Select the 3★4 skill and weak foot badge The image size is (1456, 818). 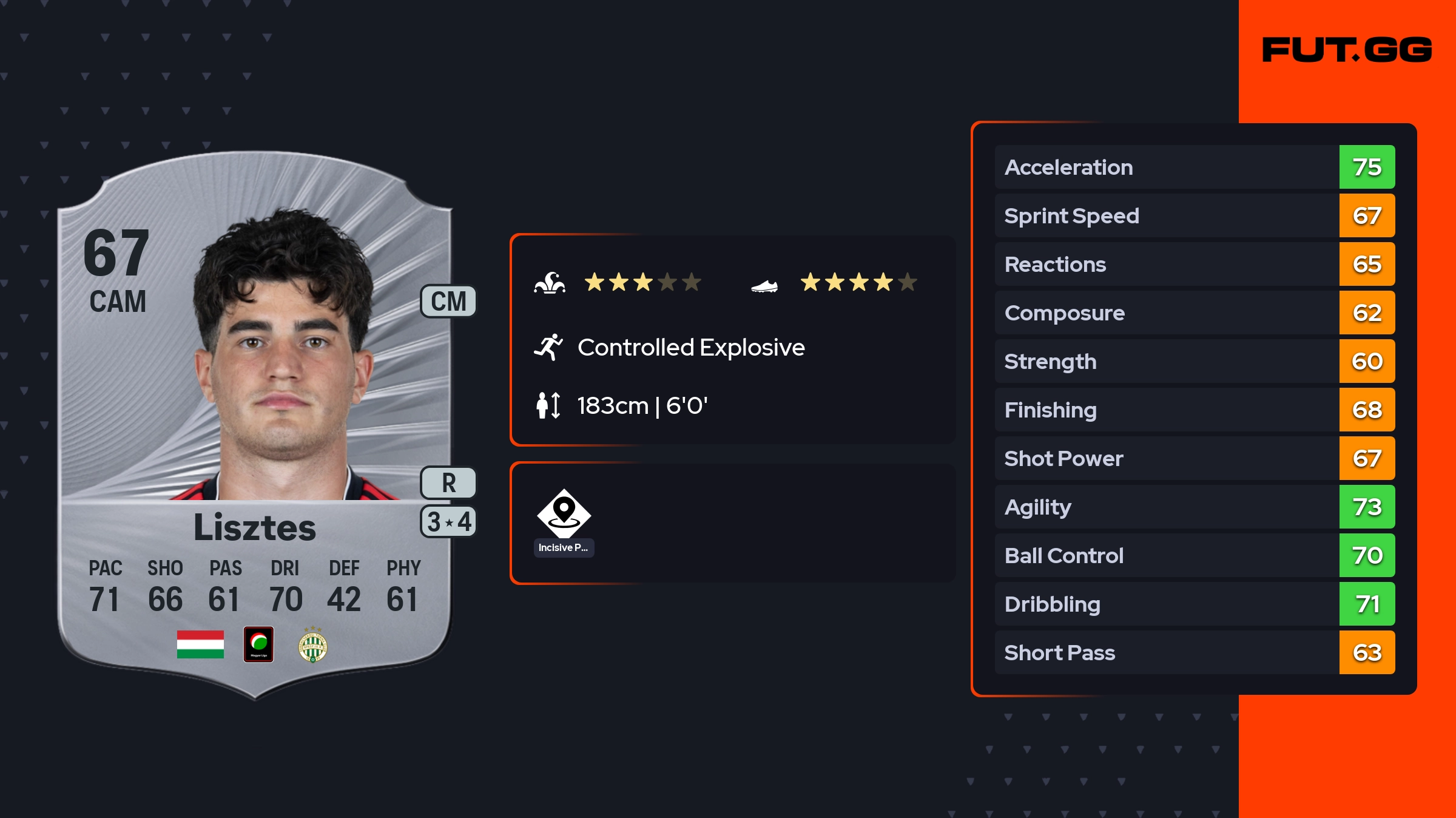tap(448, 522)
